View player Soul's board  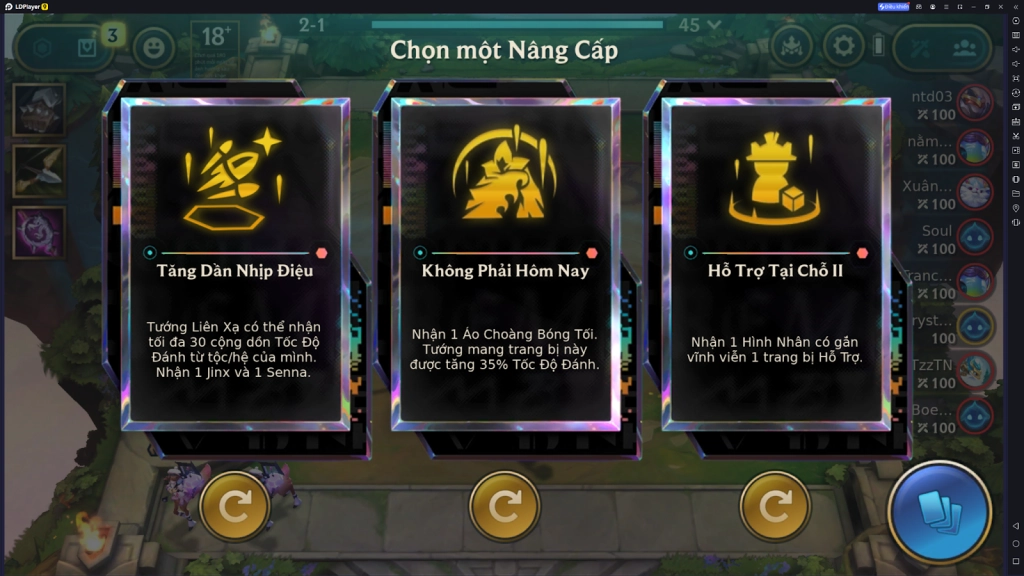975,238
